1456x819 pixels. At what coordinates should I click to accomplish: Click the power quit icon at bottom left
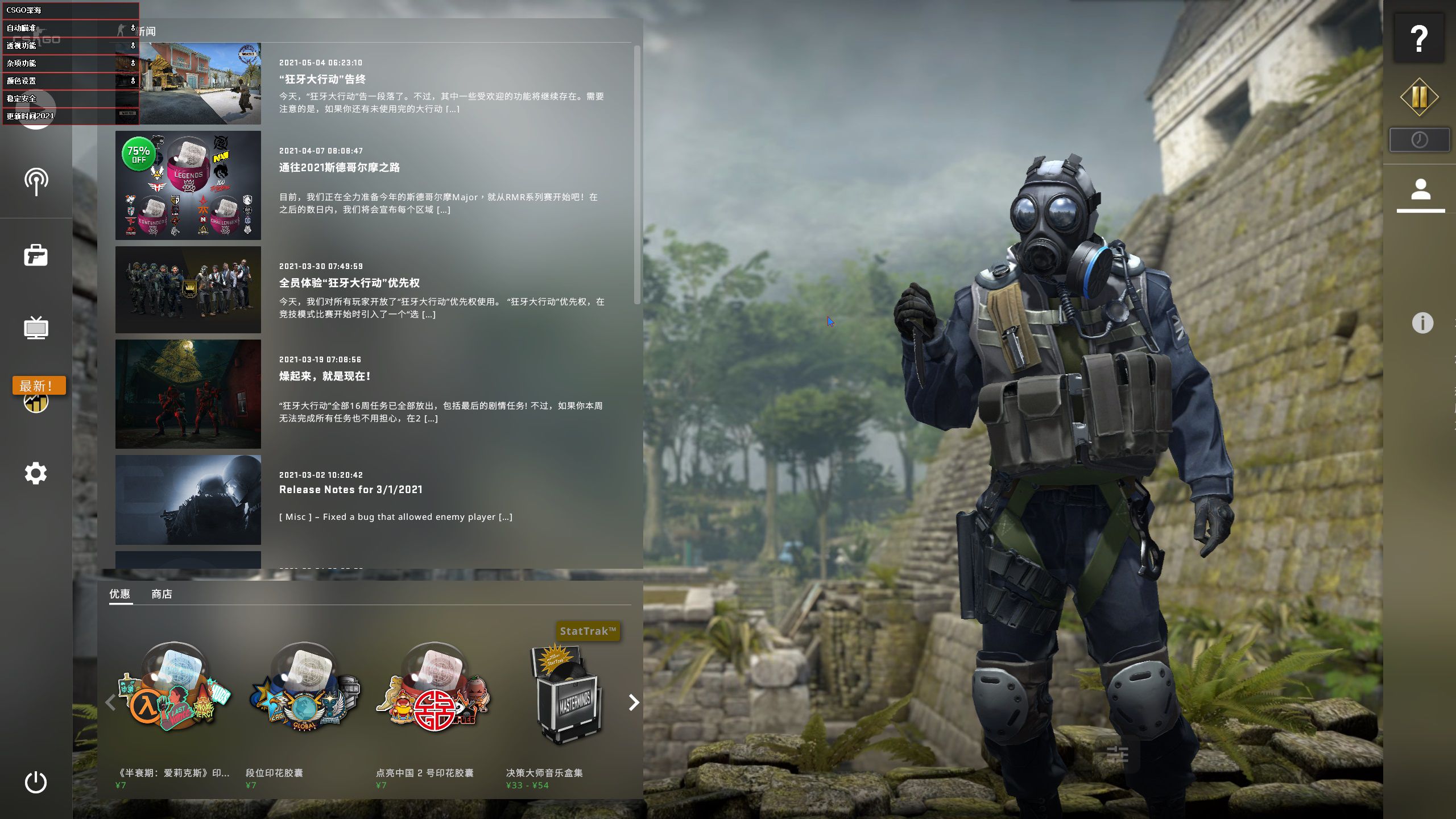36,781
